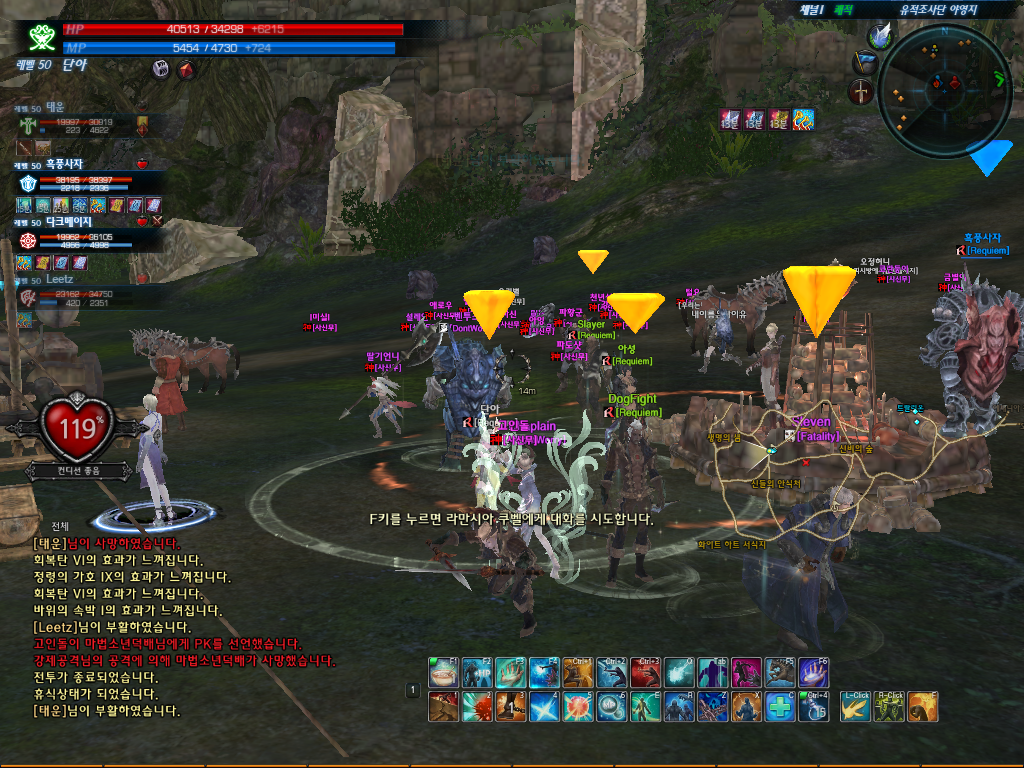Click the red crystal icon beside dice
The width and height of the screenshot is (1024, 768).
185,69
